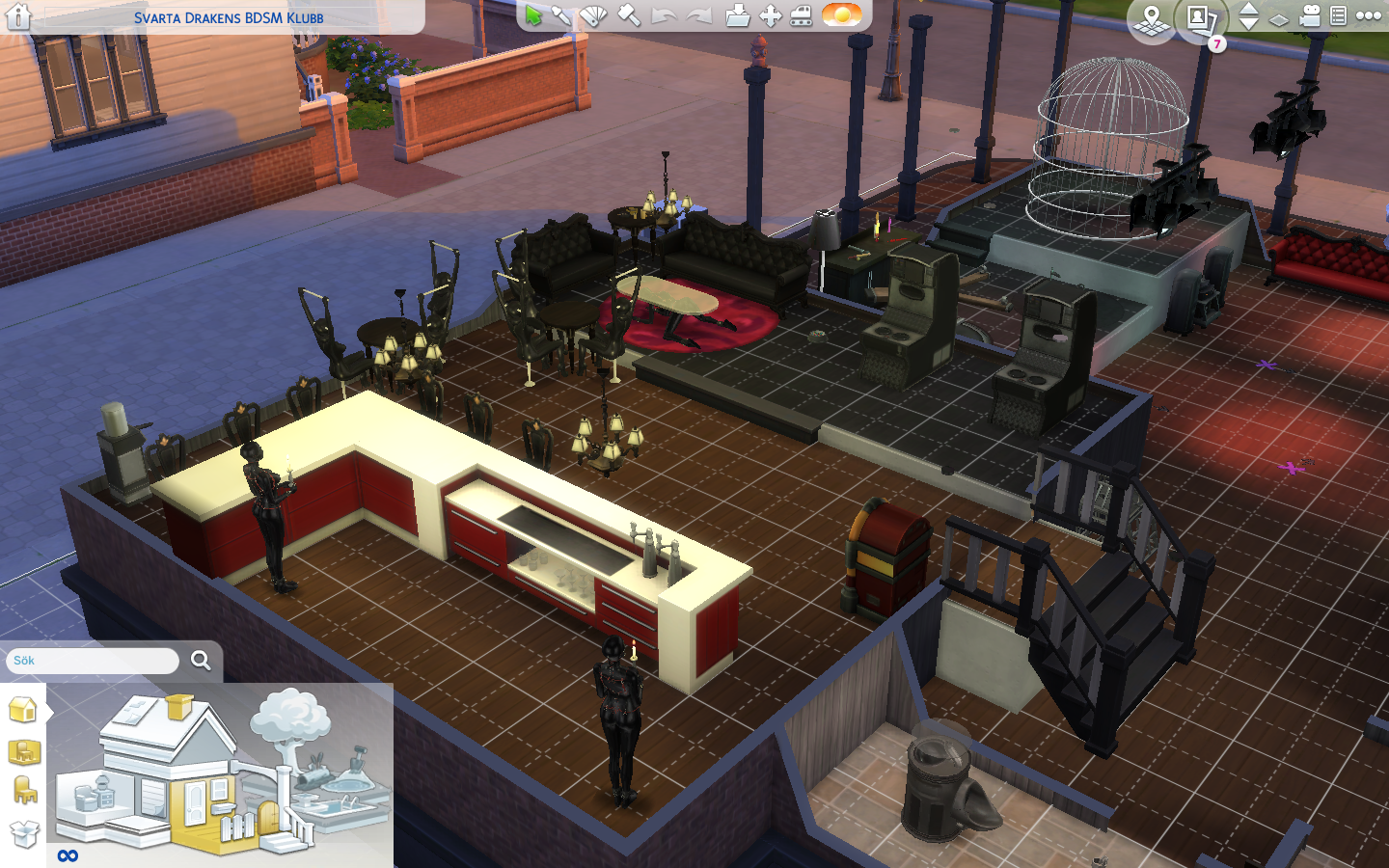Open the Design tool swatch fan
Viewport: 1389px width, 868px height.
tap(593, 14)
